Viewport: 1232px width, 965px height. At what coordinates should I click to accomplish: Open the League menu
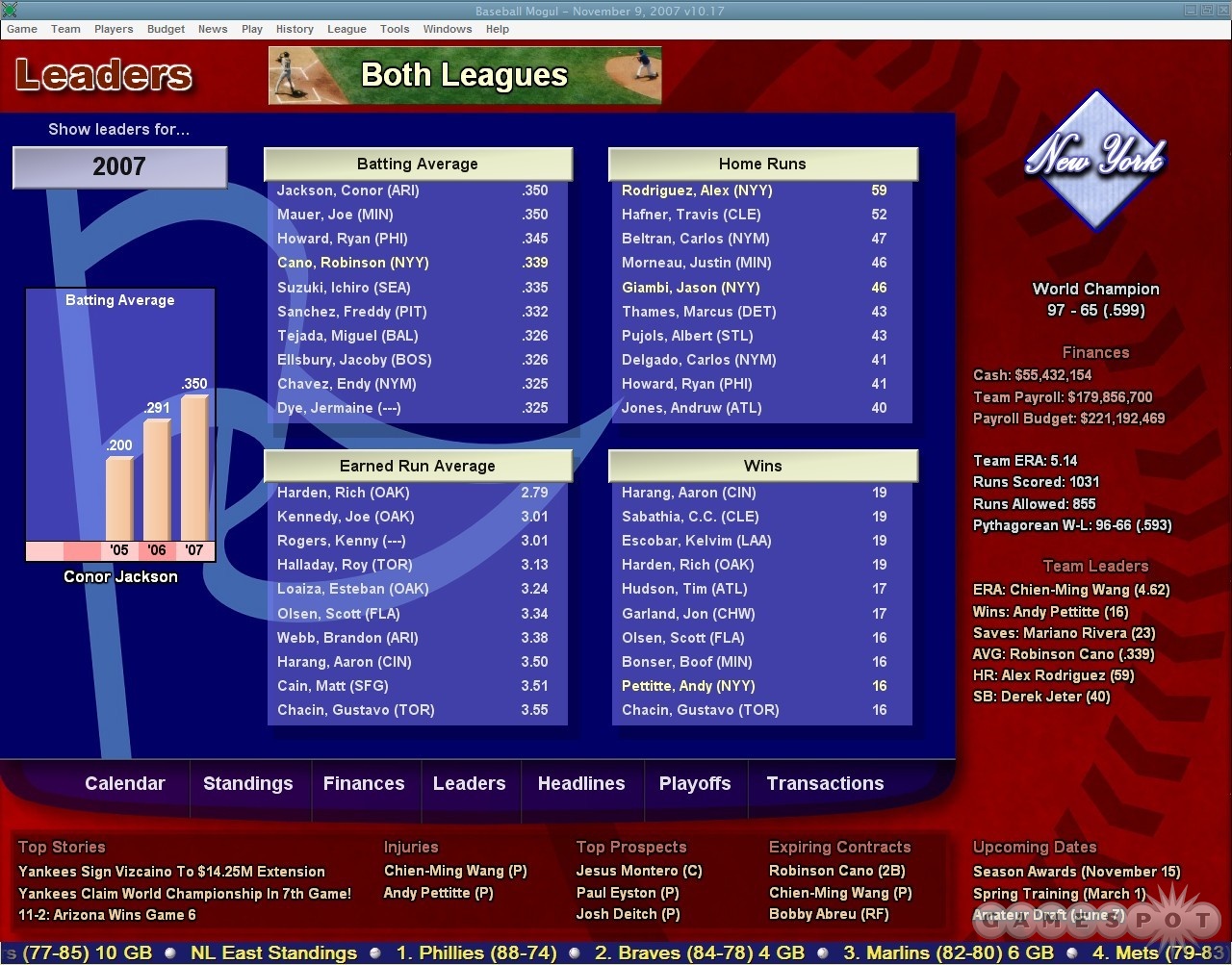(x=346, y=29)
